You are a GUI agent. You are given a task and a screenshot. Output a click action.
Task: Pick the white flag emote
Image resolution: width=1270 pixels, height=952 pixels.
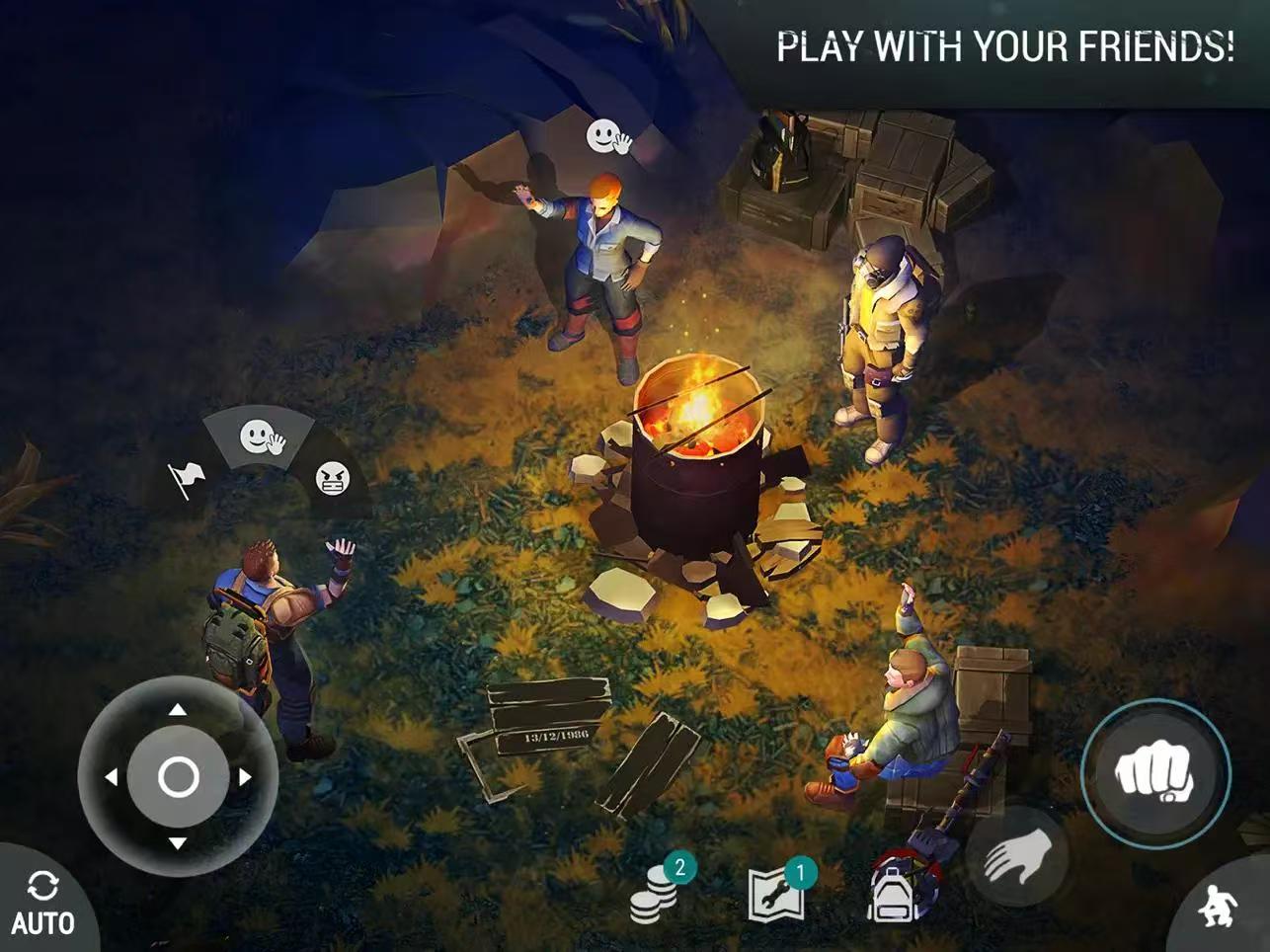[187, 479]
